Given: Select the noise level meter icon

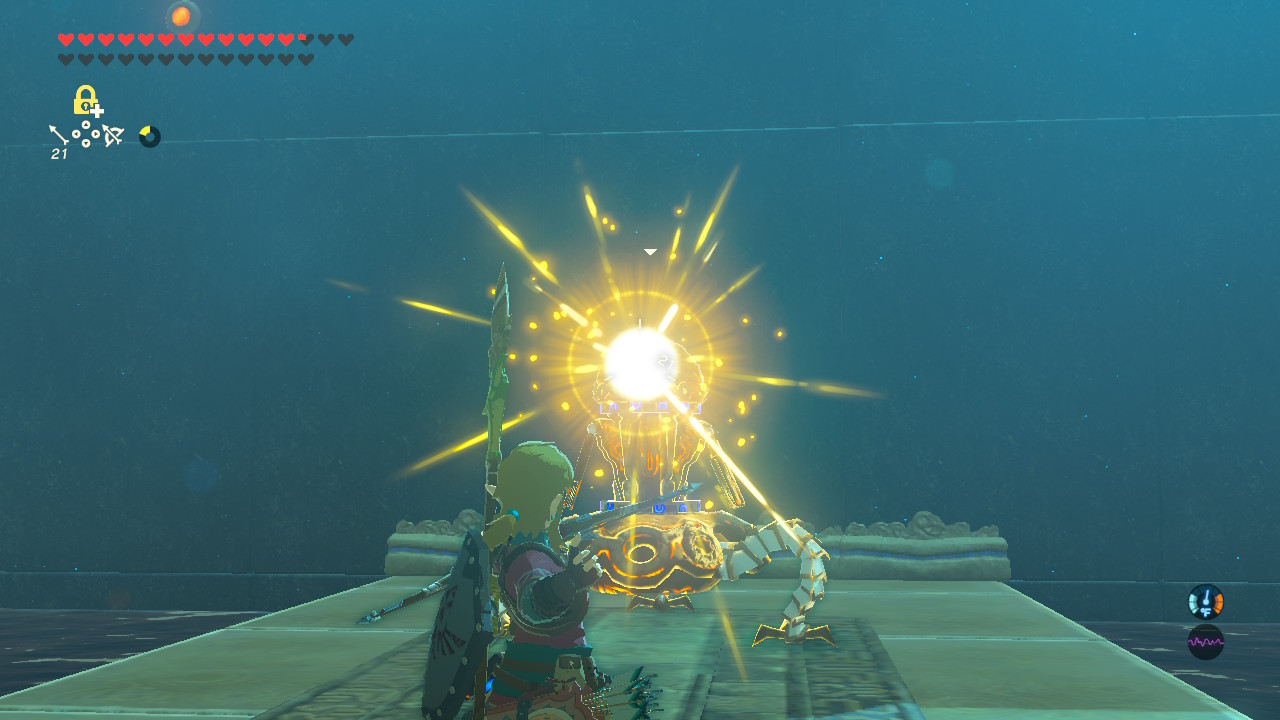Looking at the screenshot, I should coord(1206,642).
